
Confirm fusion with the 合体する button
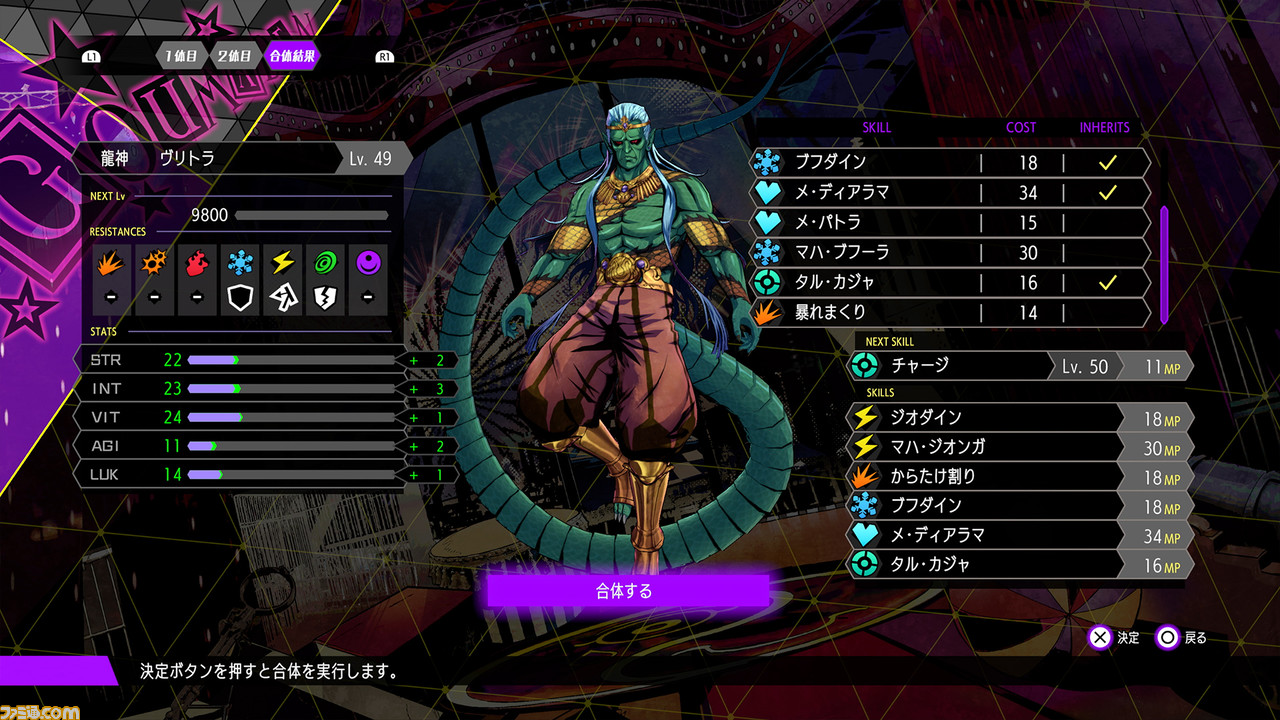coord(627,591)
